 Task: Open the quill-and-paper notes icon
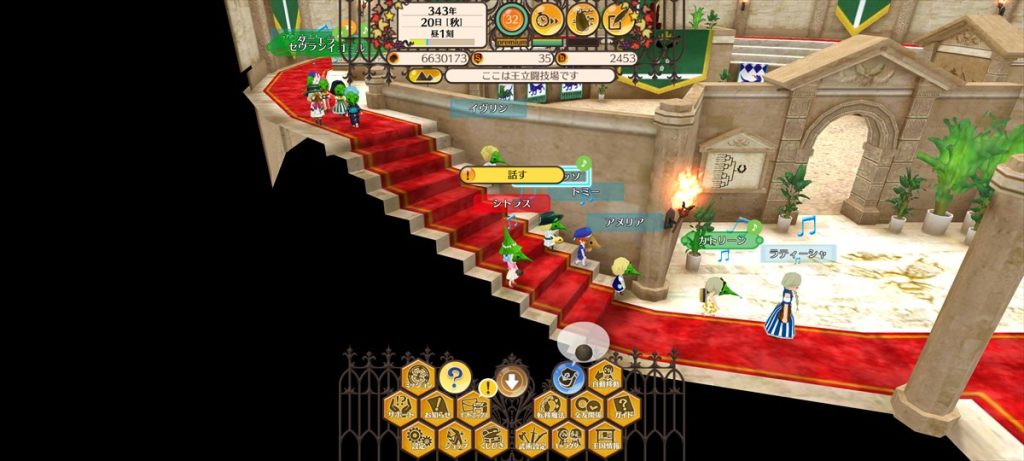[x=619, y=18]
